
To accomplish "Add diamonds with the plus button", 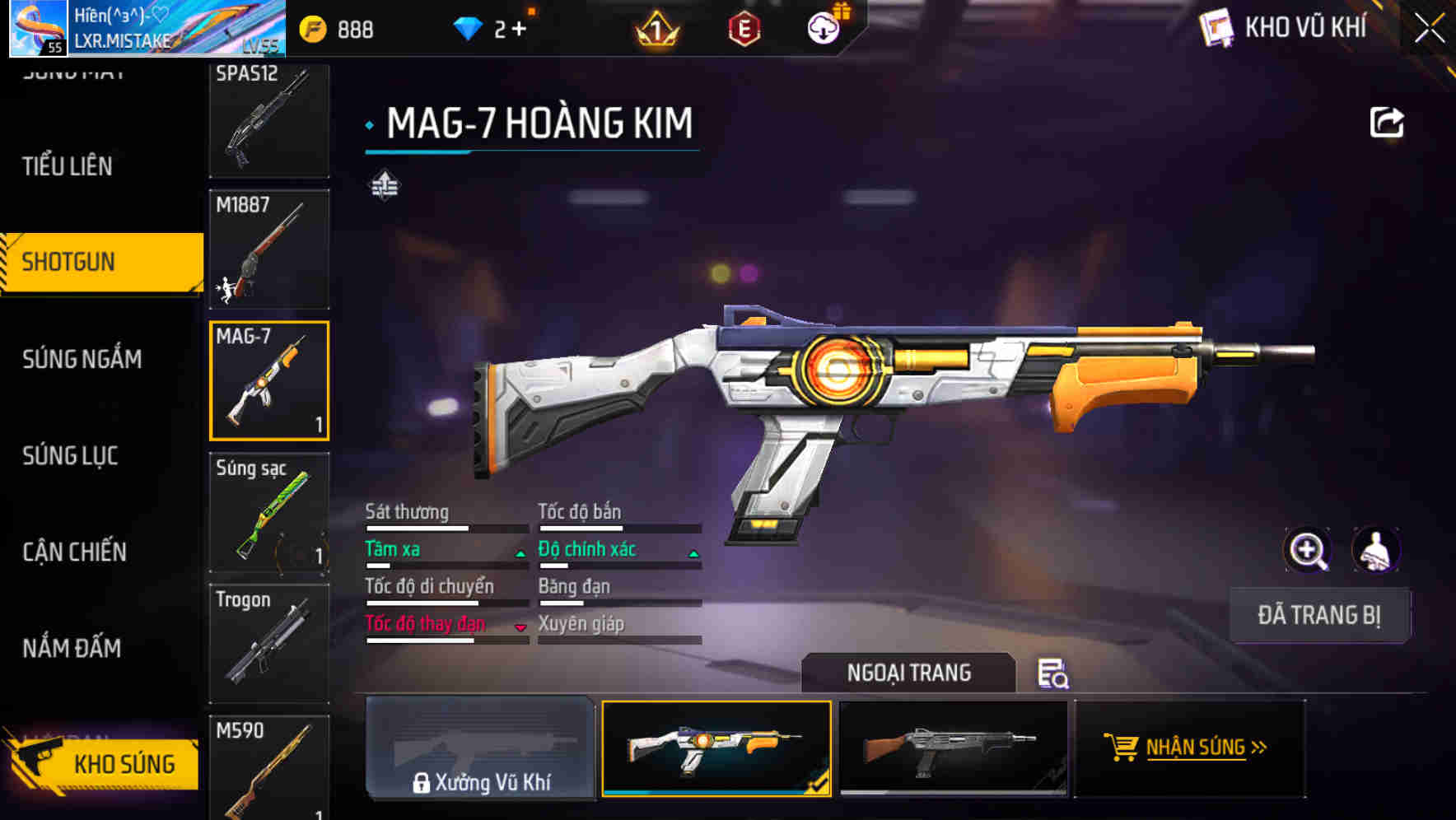I will (x=519, y=30).
